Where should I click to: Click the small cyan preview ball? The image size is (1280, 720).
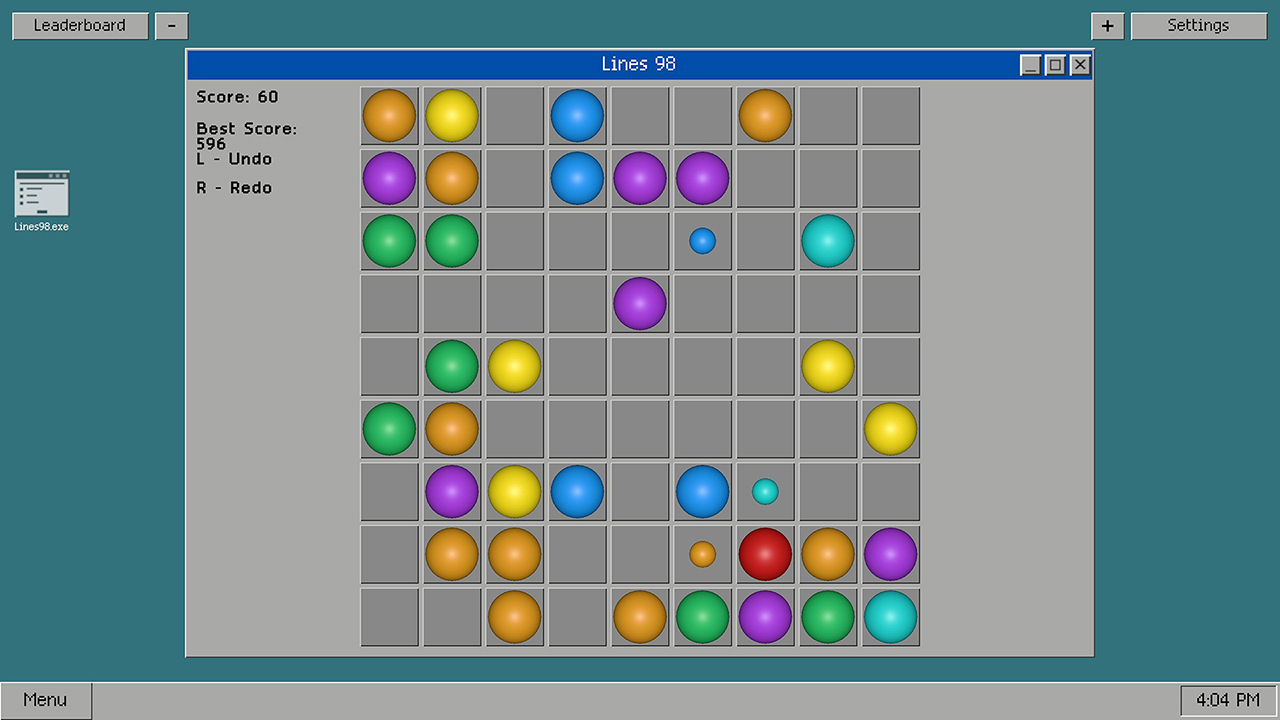pos(765,491)
